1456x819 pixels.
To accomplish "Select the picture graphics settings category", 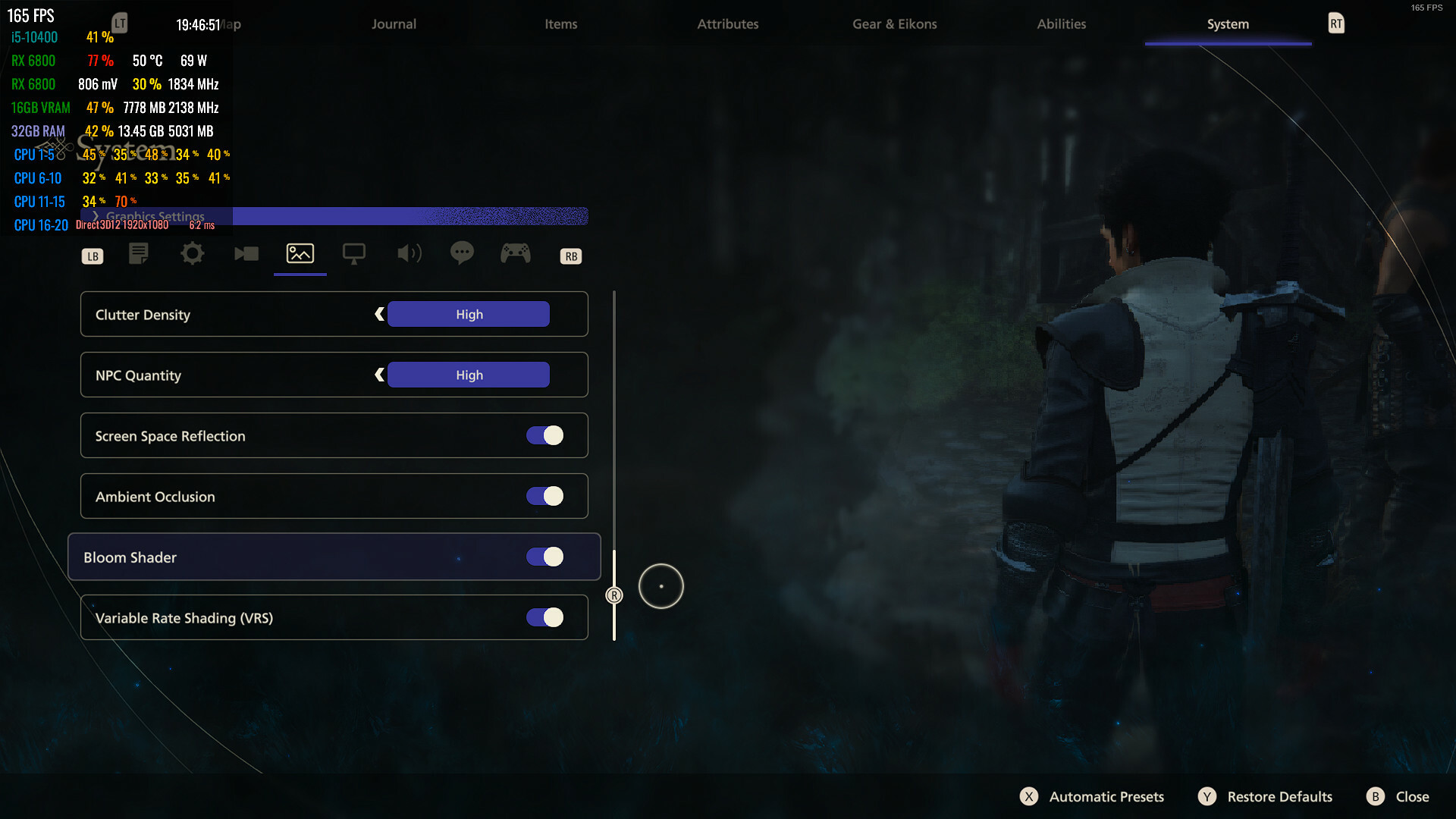I will (300, 253).
